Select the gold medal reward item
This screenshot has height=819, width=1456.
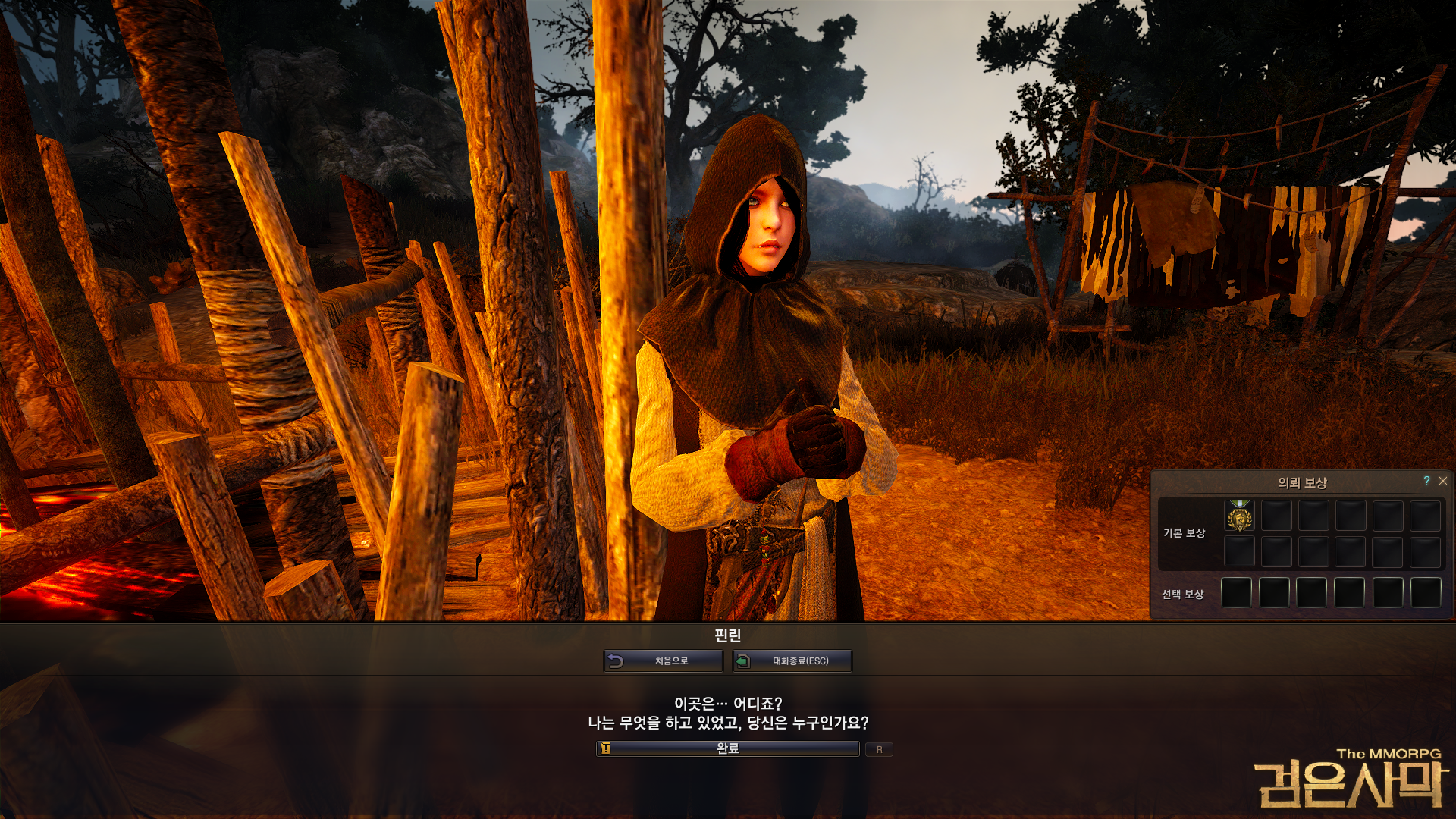(x=1239, y=516)
